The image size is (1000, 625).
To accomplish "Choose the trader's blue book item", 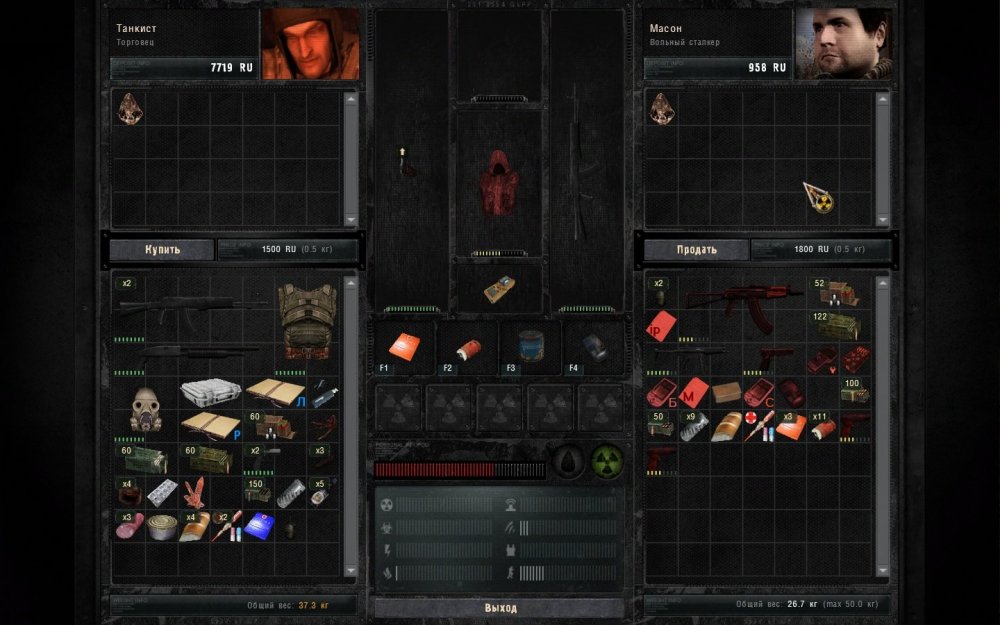I will point(259,526).
